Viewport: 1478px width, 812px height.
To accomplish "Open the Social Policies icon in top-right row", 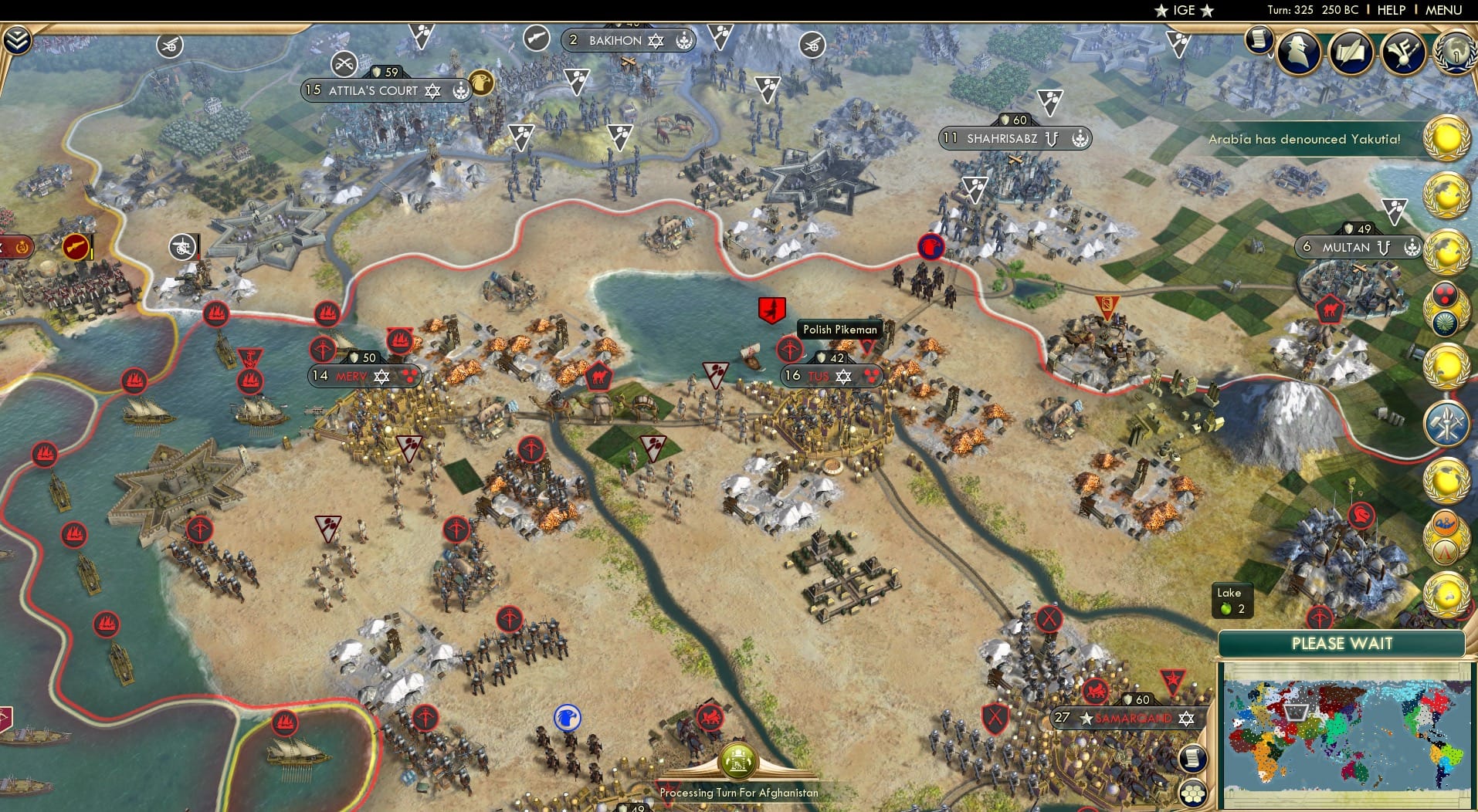I will (1351, 54).
